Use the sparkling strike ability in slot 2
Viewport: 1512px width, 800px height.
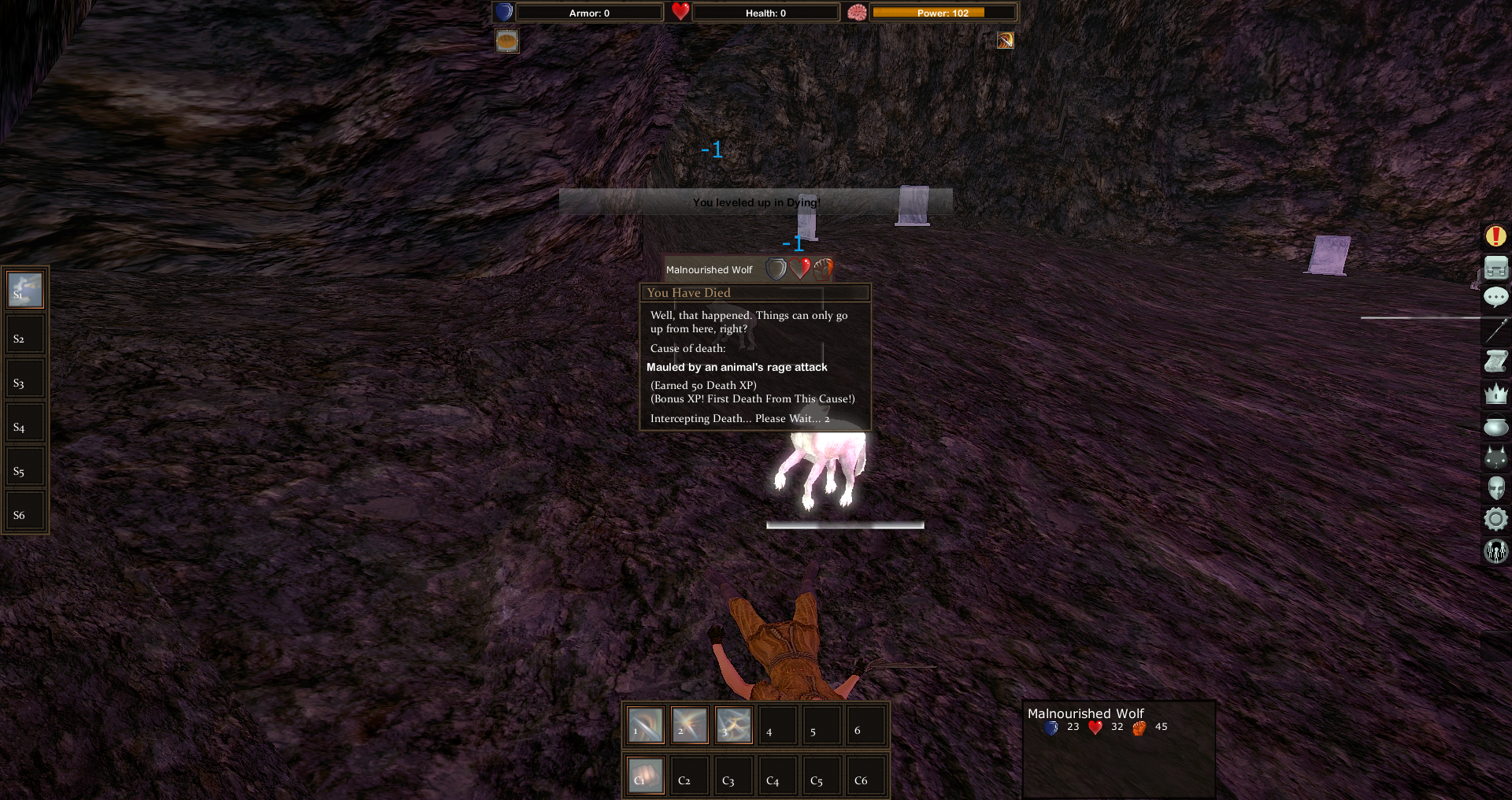689,724
